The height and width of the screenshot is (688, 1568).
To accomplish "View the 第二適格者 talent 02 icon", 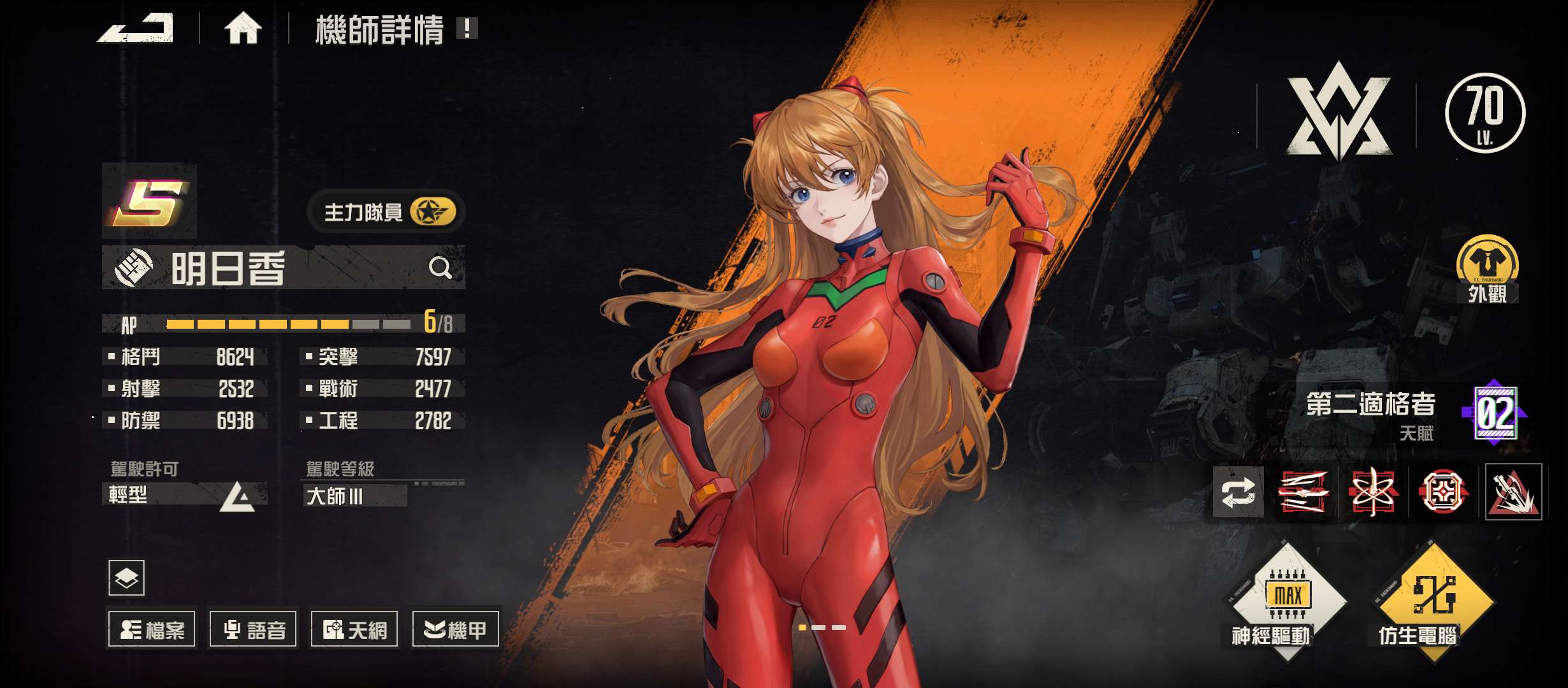I will pyautogui.click(x=1495, y=413).
